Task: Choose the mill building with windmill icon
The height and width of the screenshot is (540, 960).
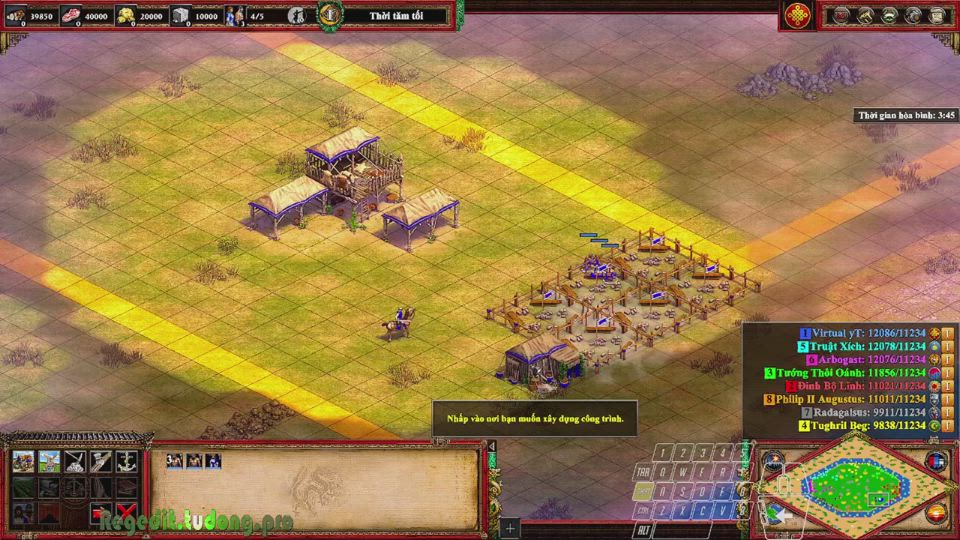Action: (49, 461)
